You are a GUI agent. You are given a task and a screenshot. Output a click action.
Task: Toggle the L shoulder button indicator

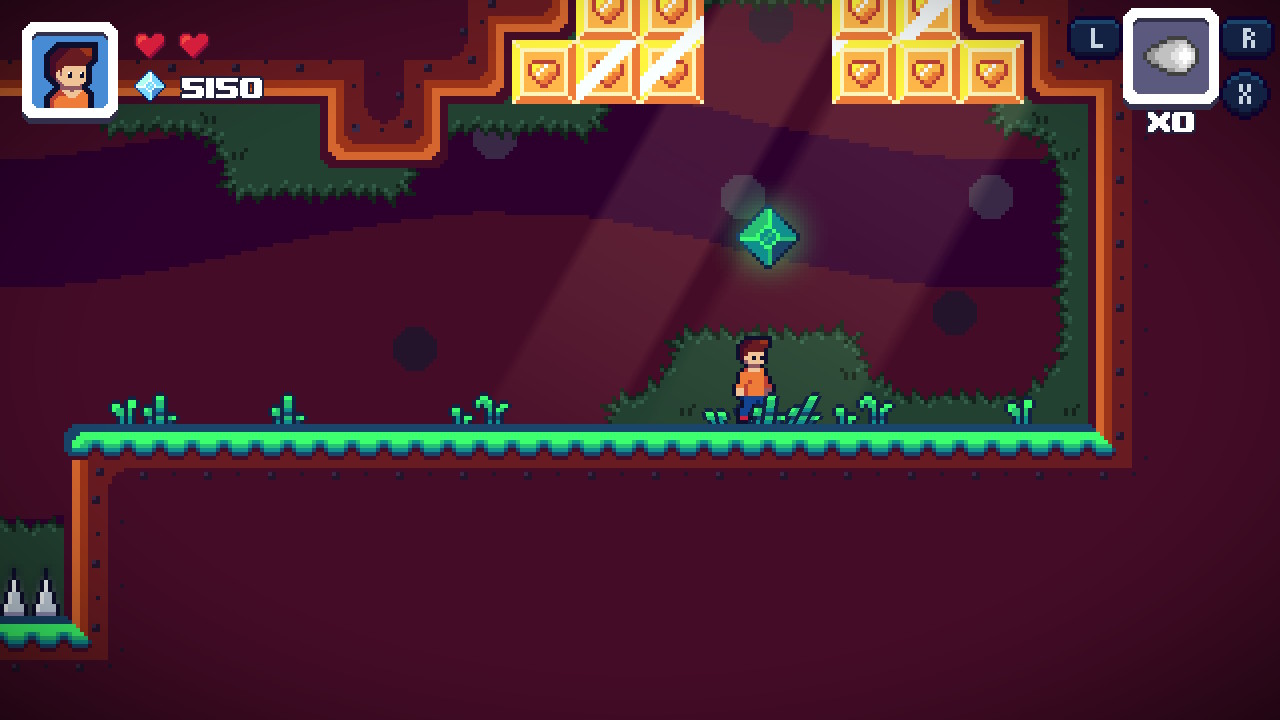pyautogui.click(x=1095, y=39)
